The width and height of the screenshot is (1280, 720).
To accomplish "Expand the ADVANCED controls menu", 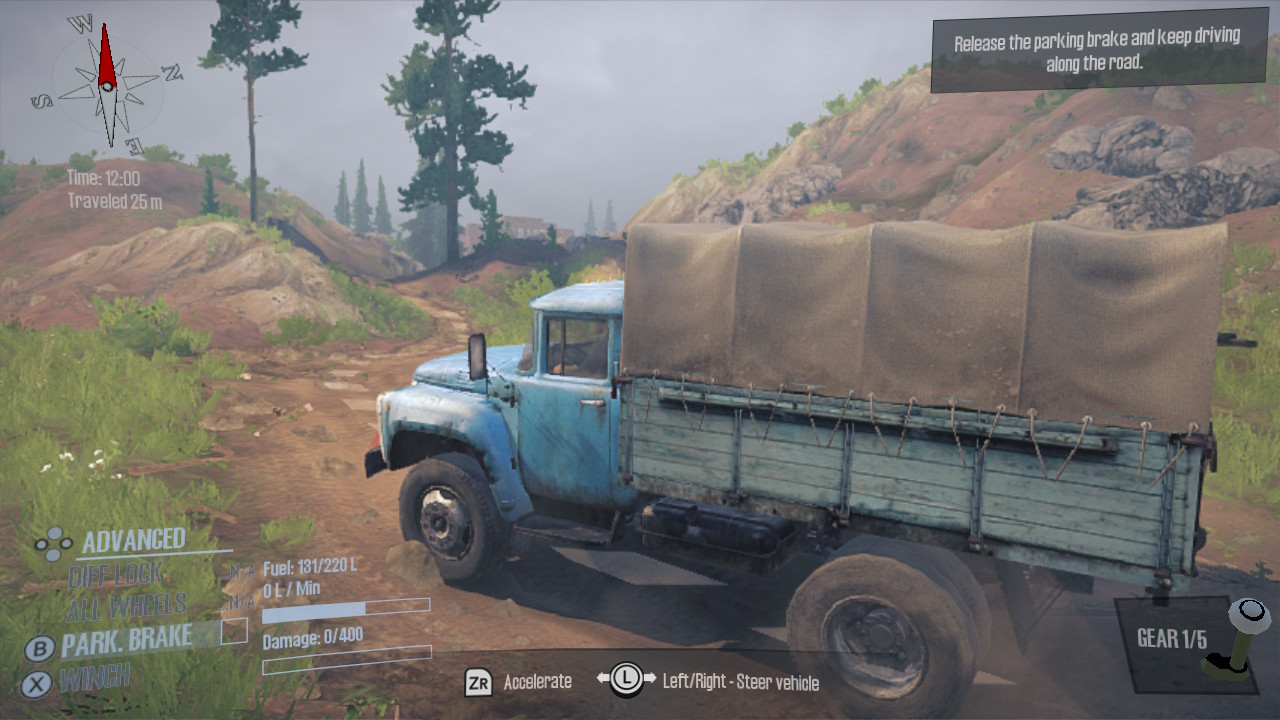I will click(134, 538).
